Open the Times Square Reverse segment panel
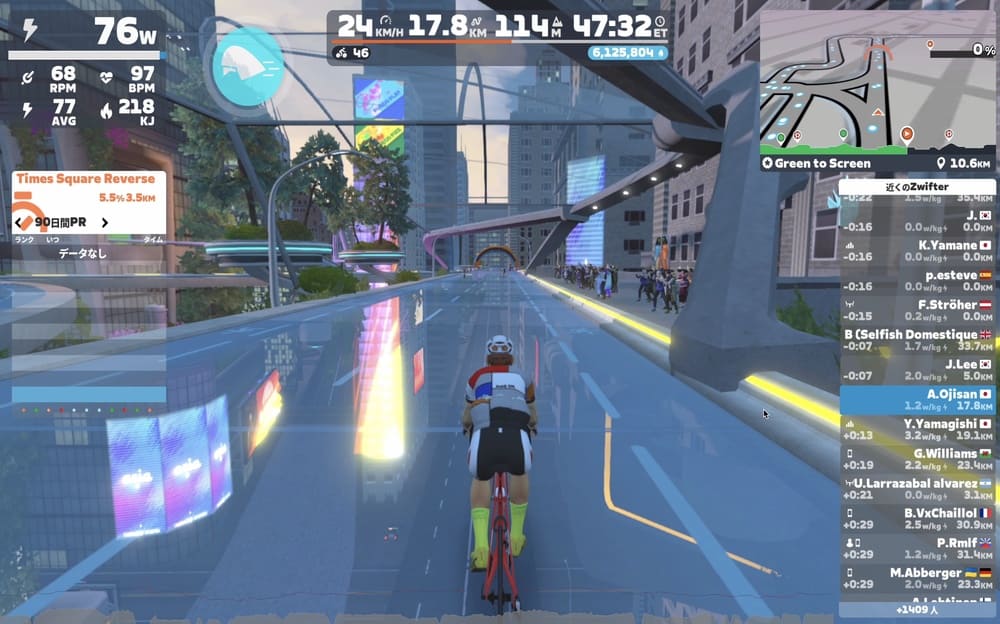1000x624 pixels. pyautogui.click(x=88, y=179)
